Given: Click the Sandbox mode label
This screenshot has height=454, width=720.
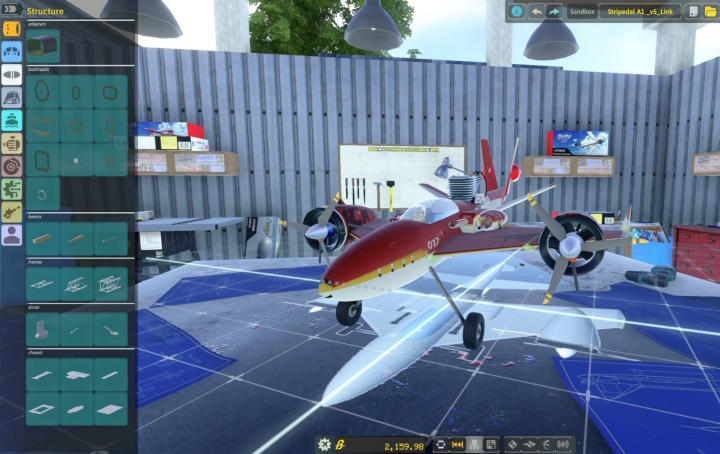Looking at the screenshot, I should point(581,12).
